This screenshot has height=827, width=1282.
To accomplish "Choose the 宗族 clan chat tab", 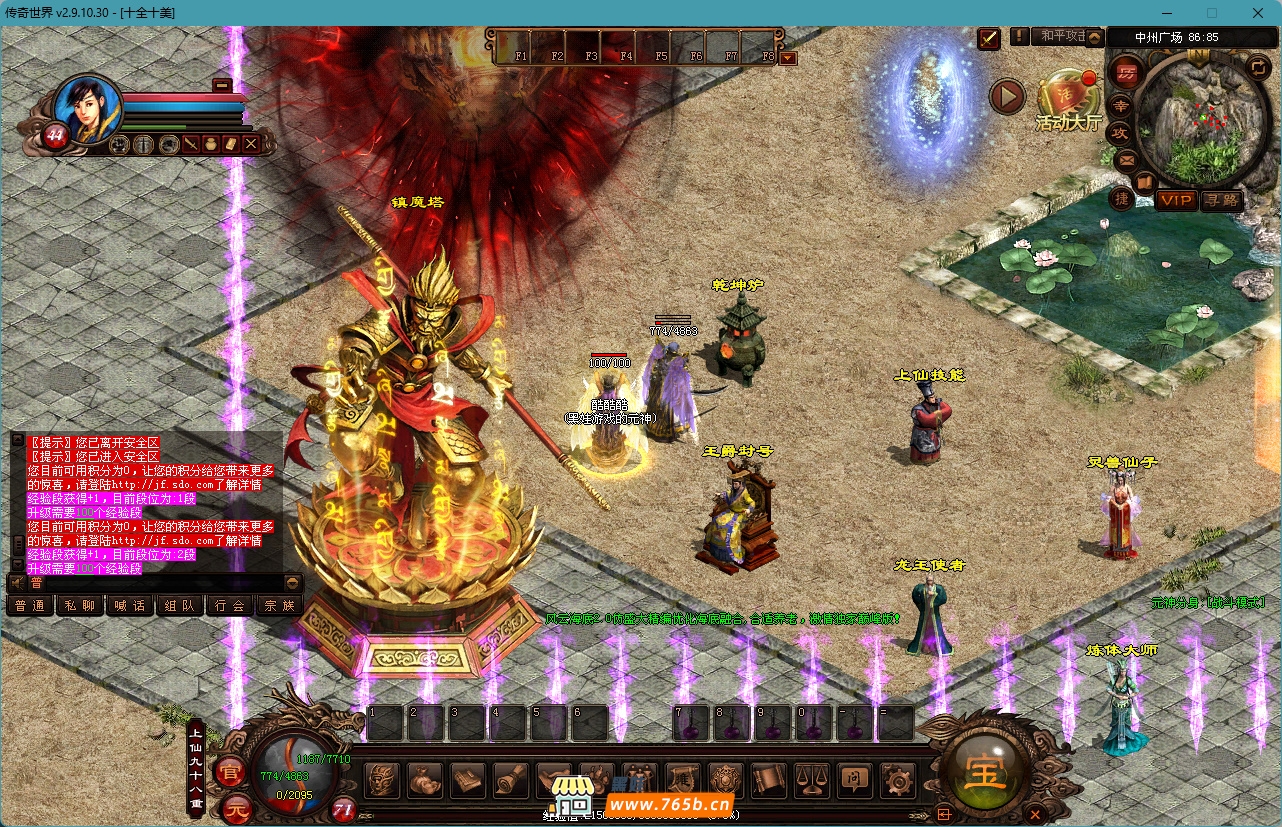I will [x=279, y=605].
